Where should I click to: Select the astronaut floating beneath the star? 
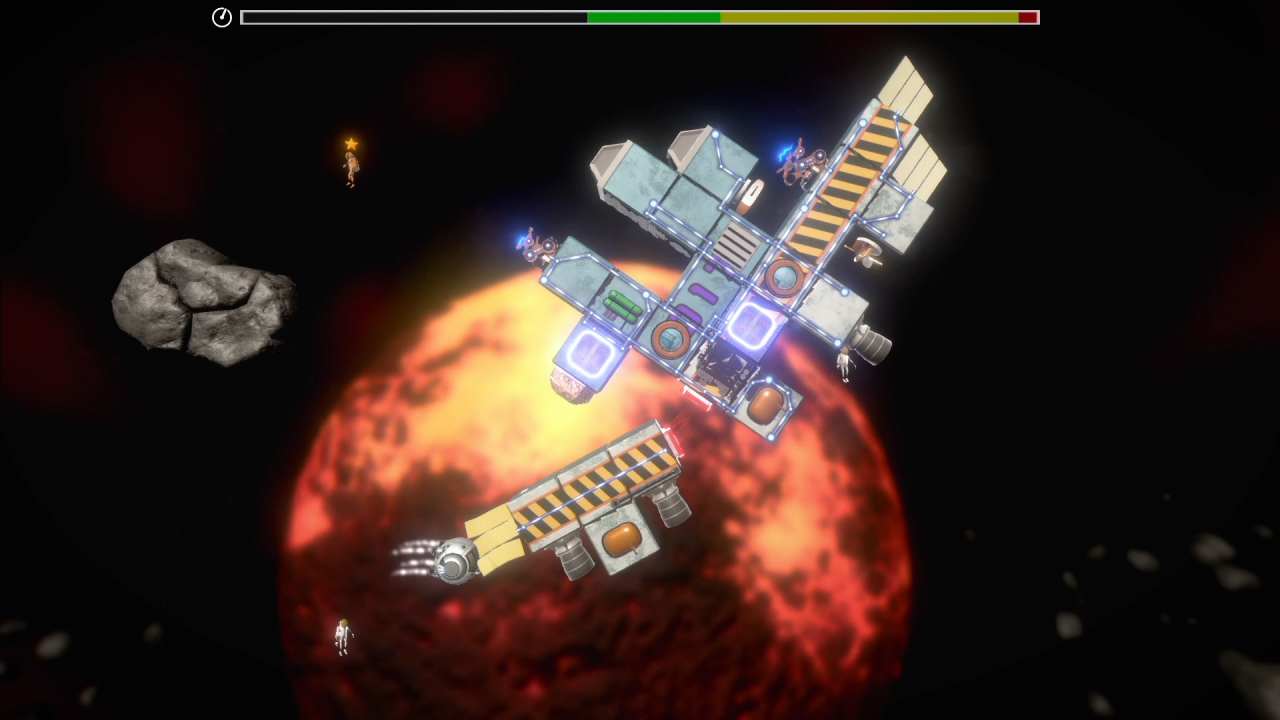(351, 170)
